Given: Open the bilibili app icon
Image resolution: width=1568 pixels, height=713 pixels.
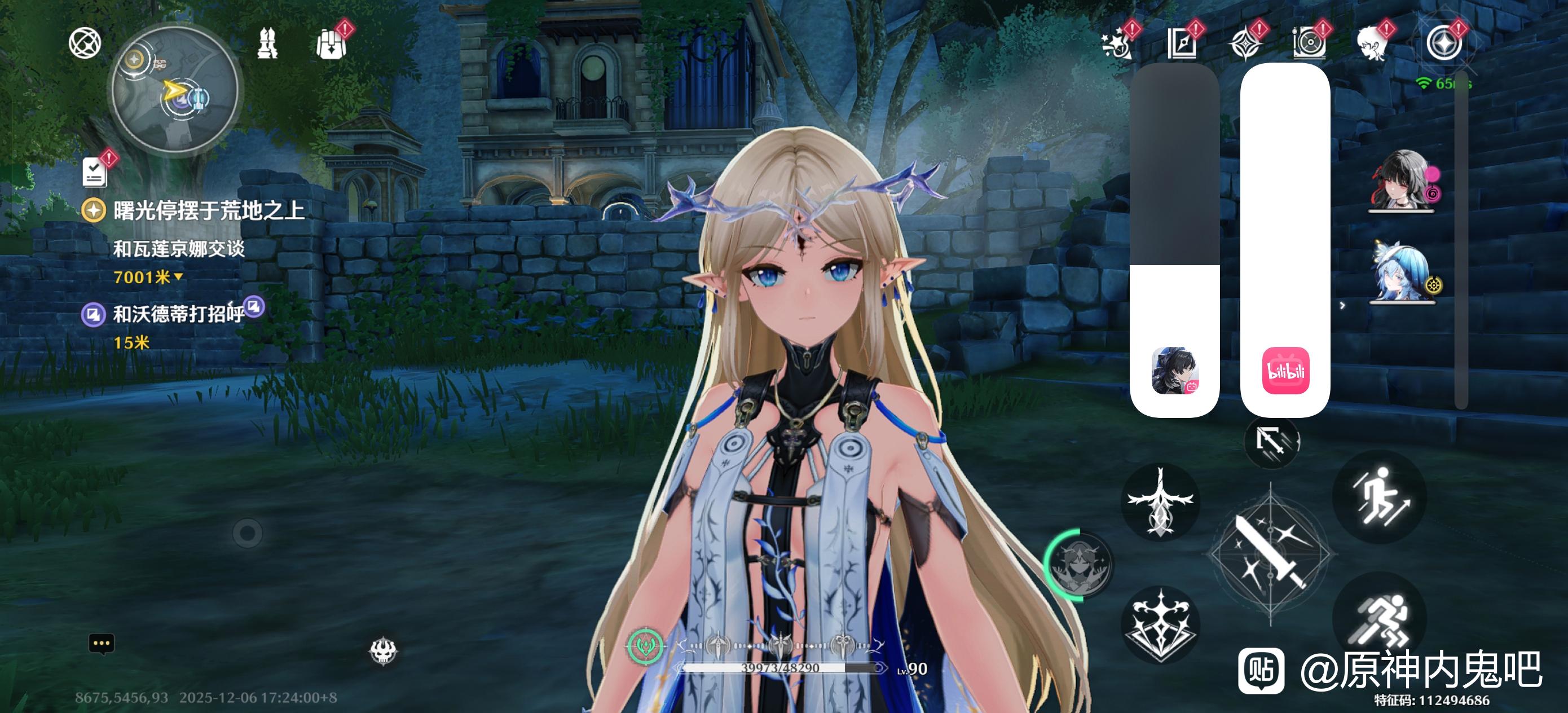Looking at the screenshot, I should (1285, 370).
